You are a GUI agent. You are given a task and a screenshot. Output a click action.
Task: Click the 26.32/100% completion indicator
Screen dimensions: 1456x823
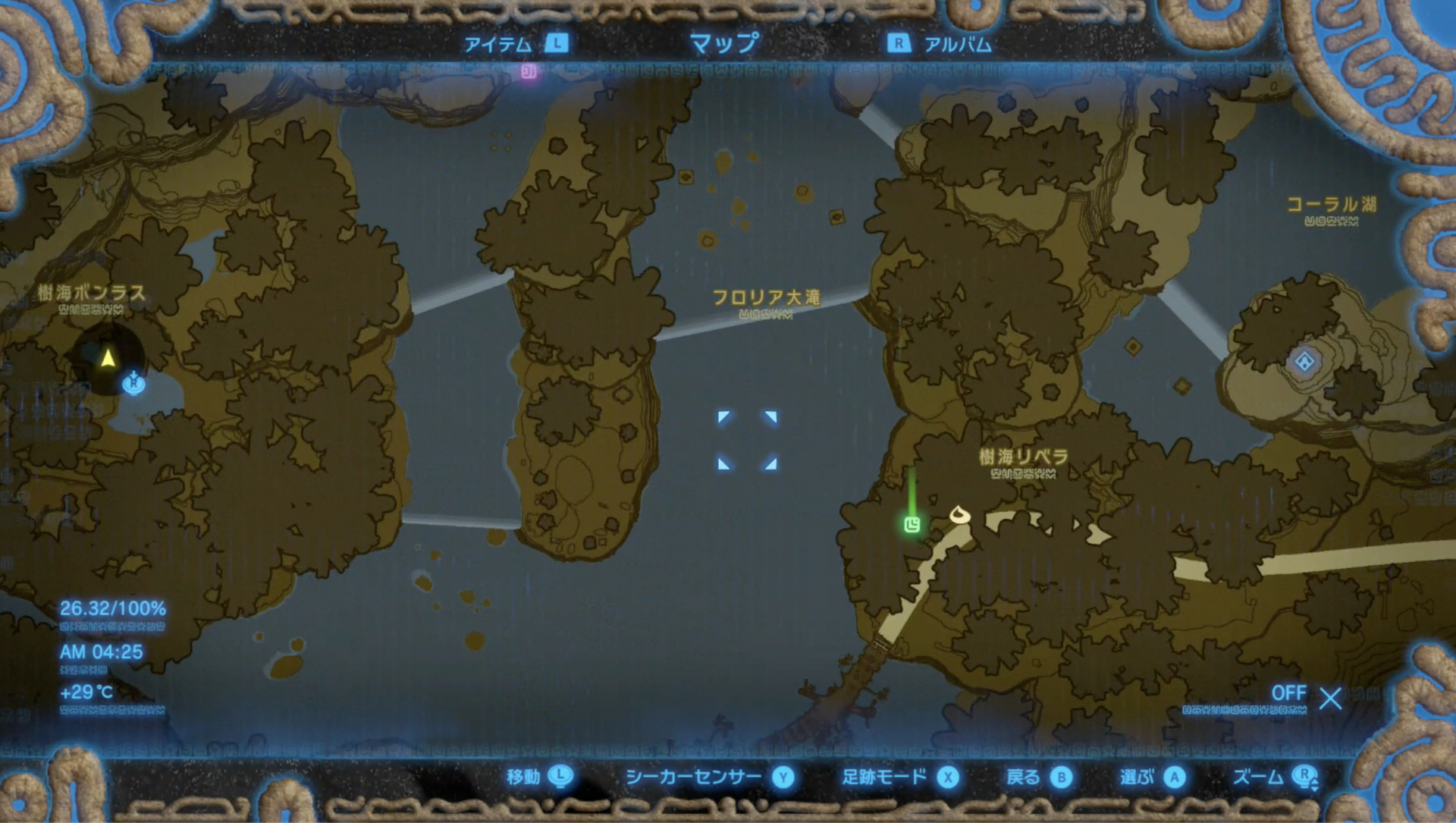112,607
